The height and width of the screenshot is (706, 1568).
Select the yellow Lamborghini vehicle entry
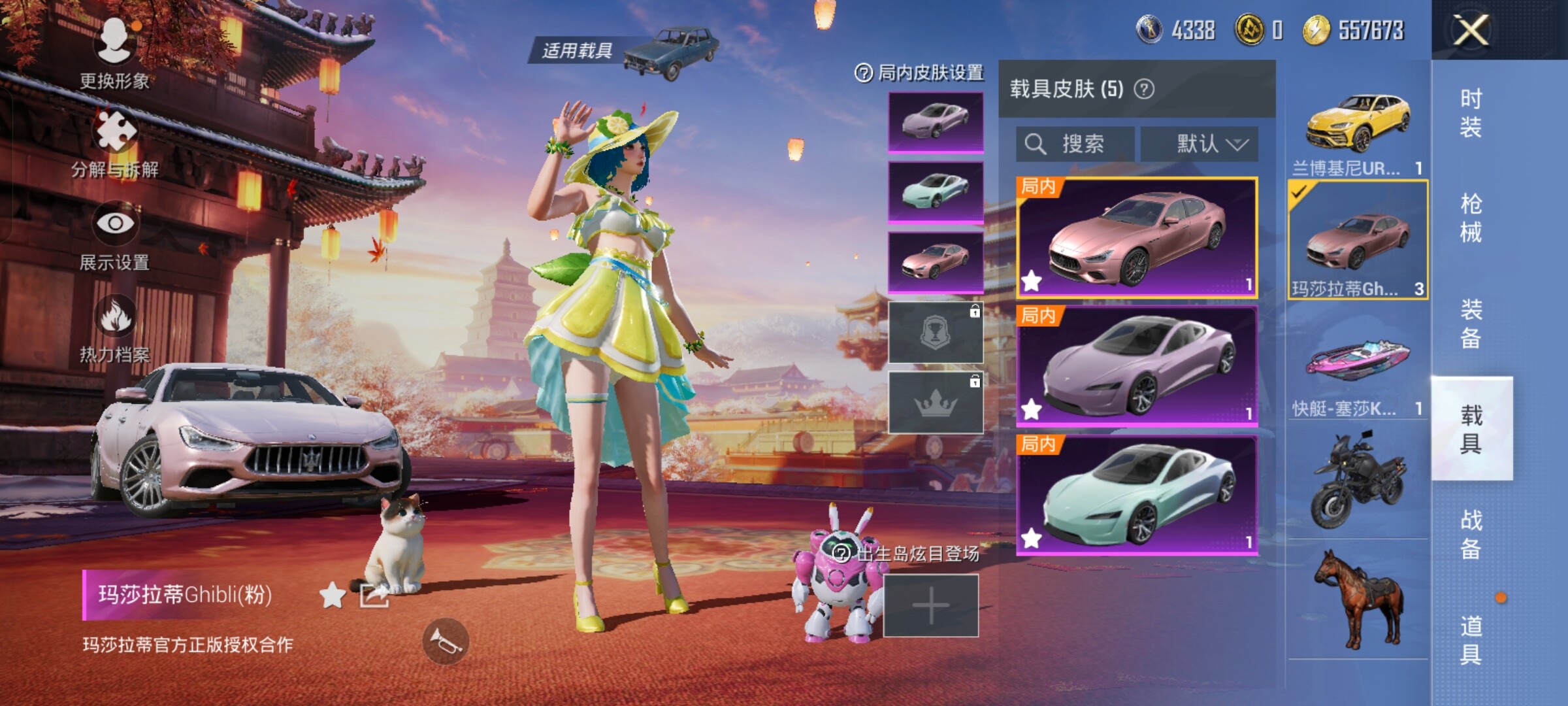1358,131
